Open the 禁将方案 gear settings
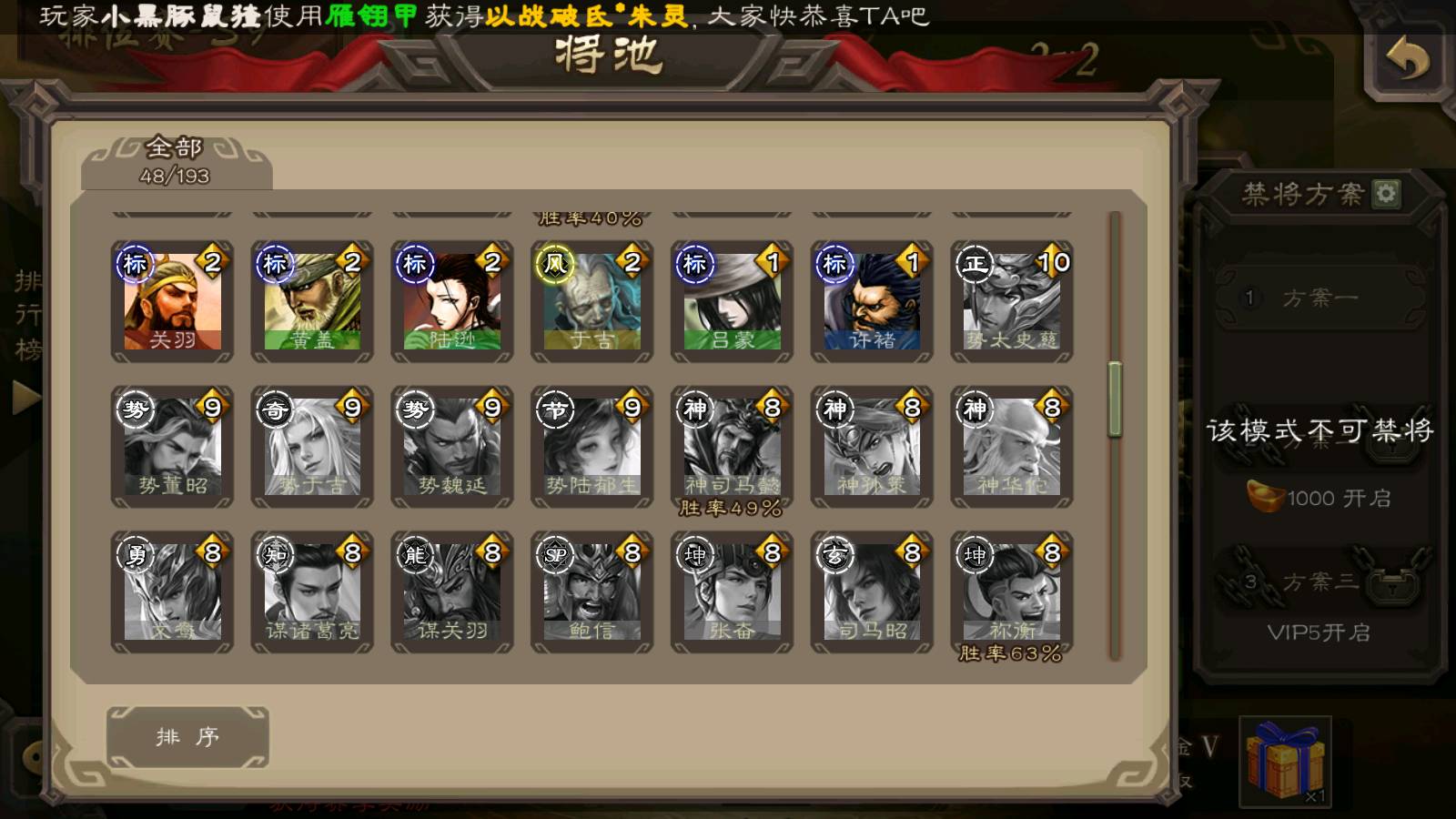The height and width of the screenshot is (819, 1456). (x=1386, y=194)
